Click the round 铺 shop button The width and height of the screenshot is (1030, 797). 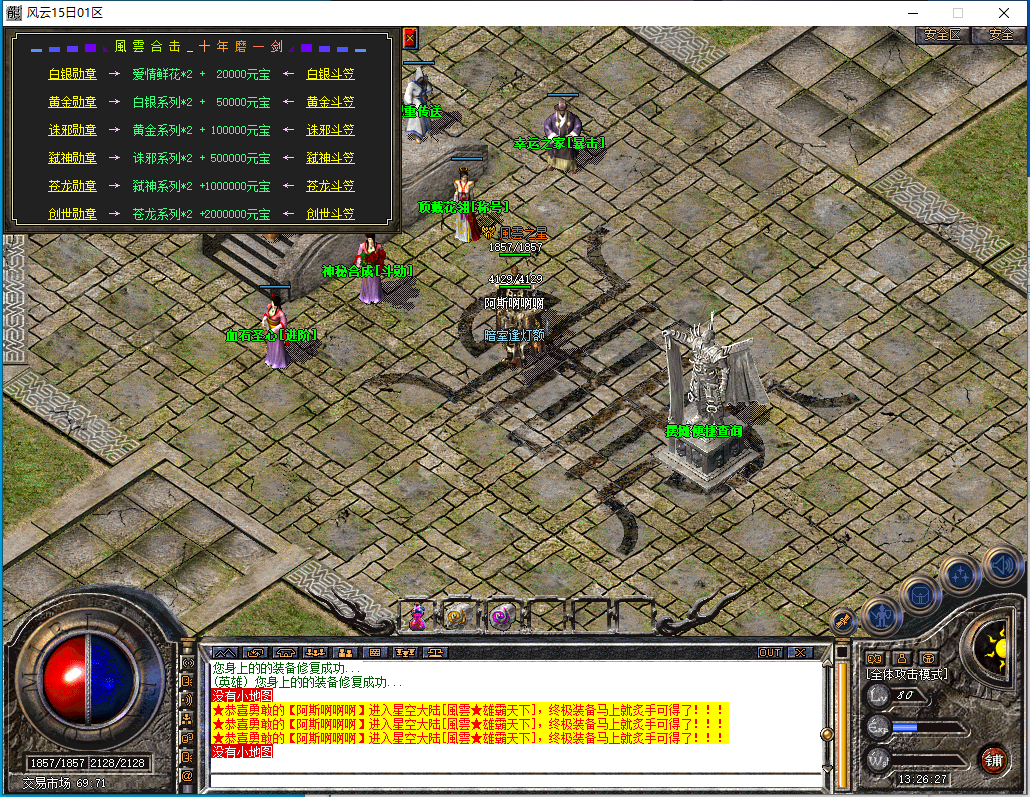pos(993,759)
